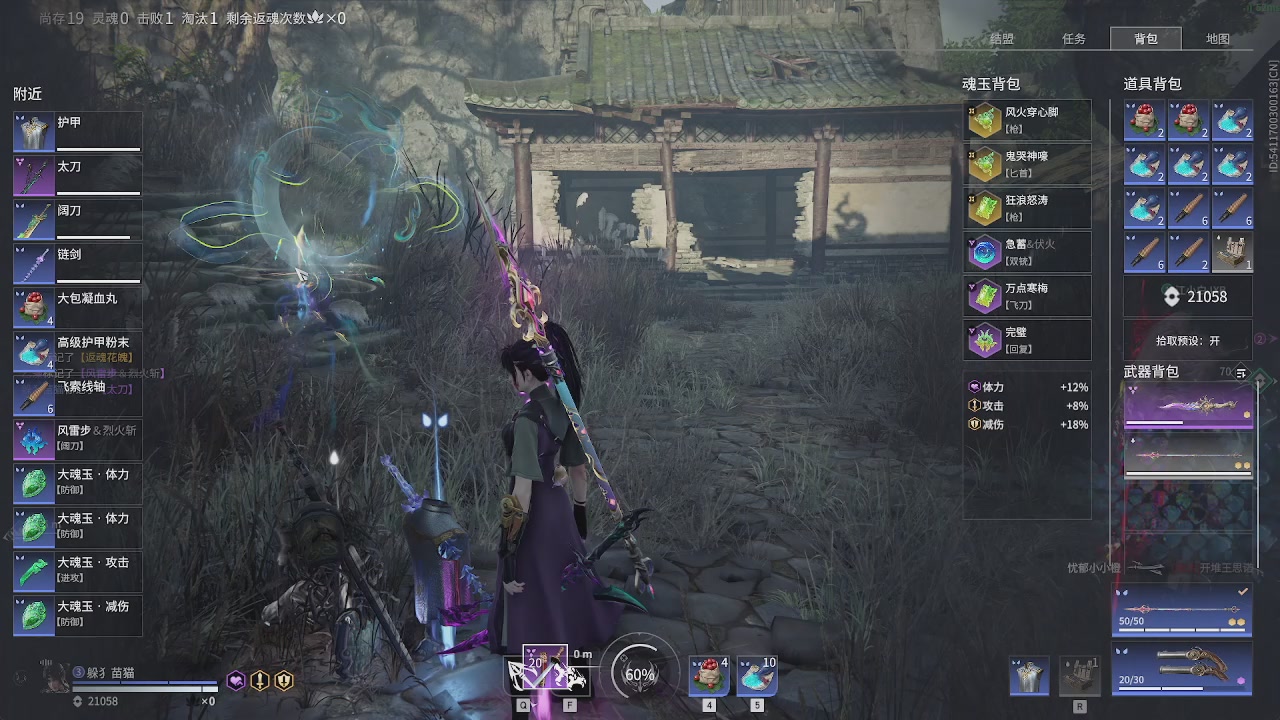Select 大魂玉·攻击 in the nearby list
The image size is (1280, 720).
78,570
